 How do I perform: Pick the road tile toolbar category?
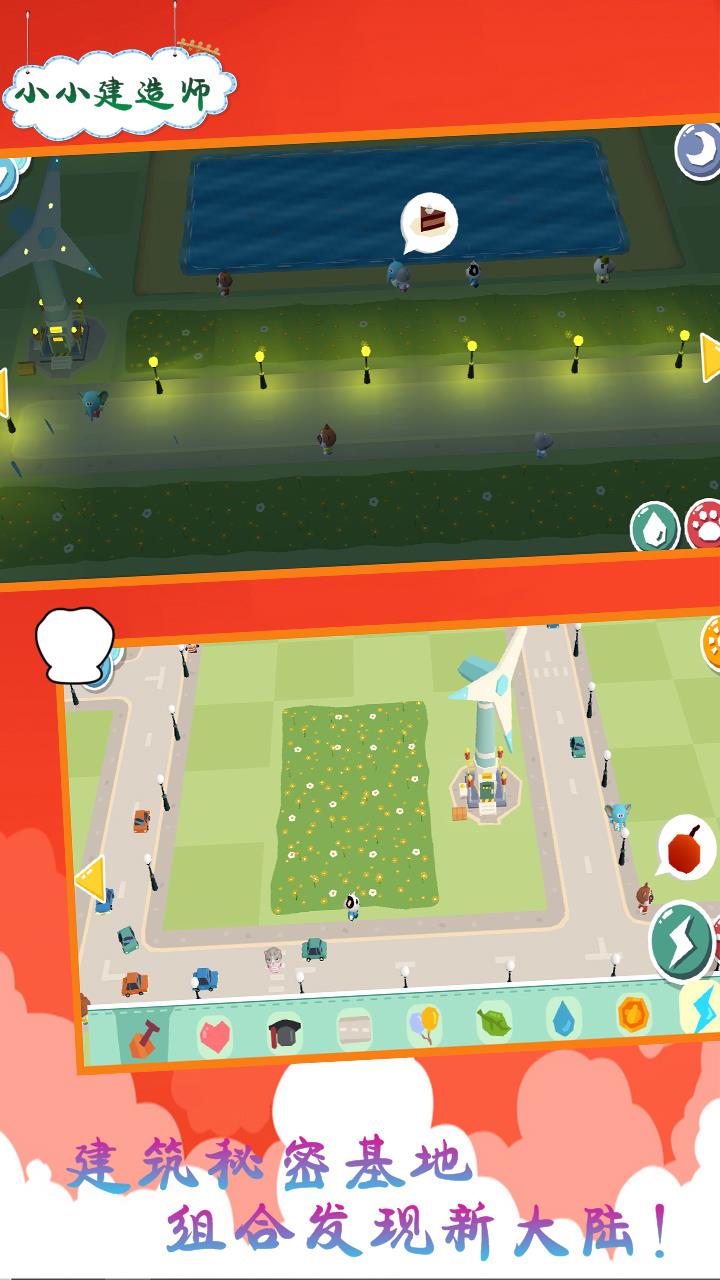pyautogui.click(x=354, y=1028)
